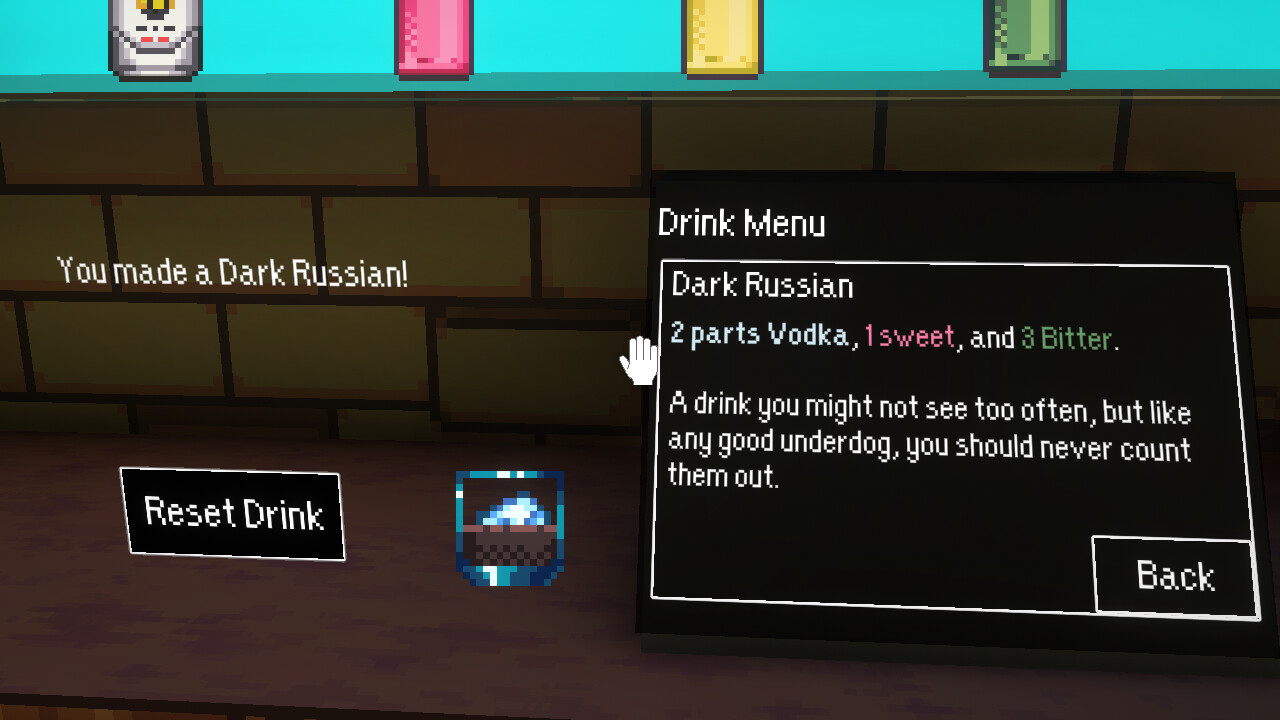Click the "You made a Dark Russian!" message

coord(232,270)
